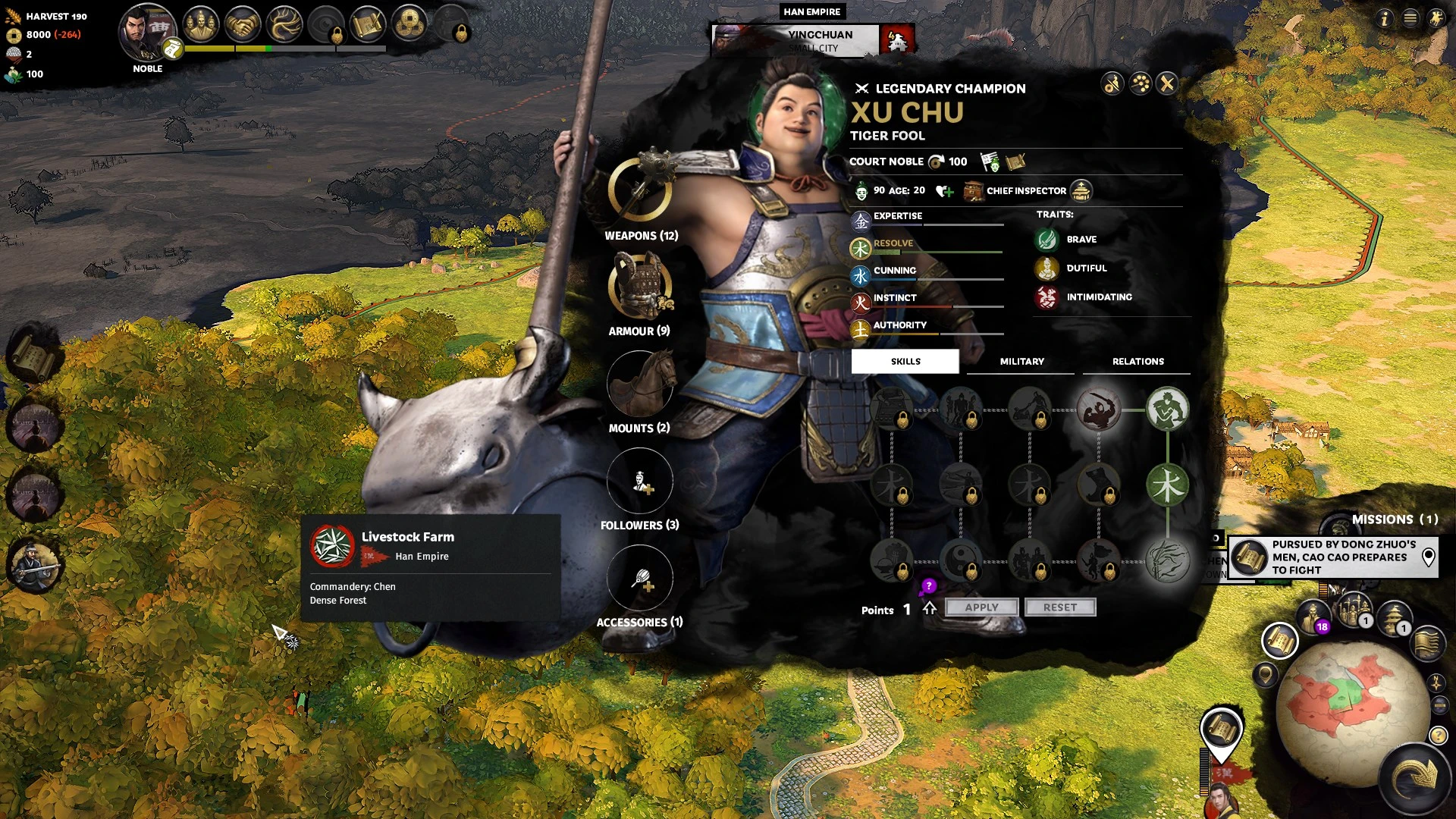Open the diplomacy handshake icon

tap(243, 24)
